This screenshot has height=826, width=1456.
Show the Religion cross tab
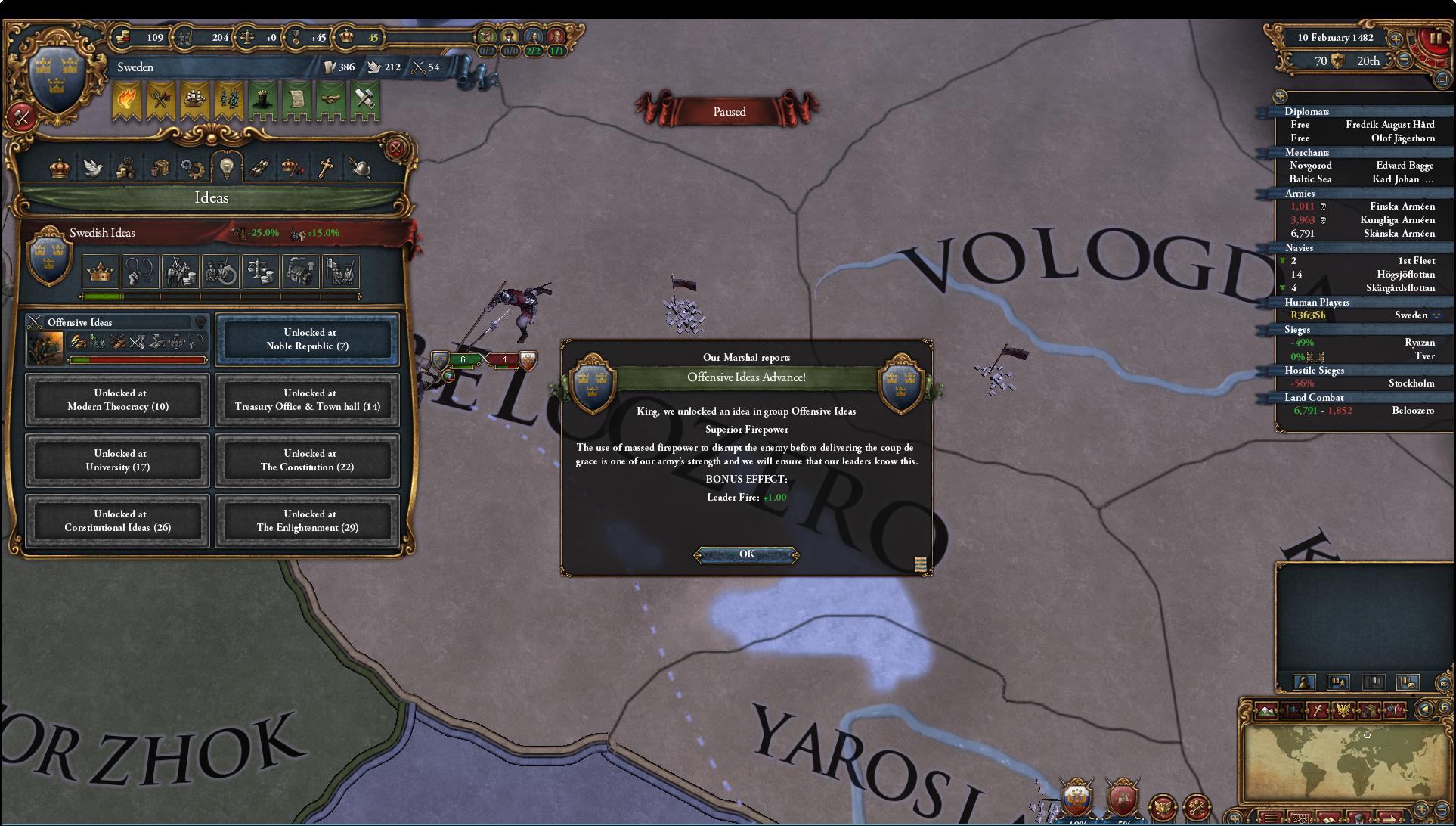(x=326, y=168)
